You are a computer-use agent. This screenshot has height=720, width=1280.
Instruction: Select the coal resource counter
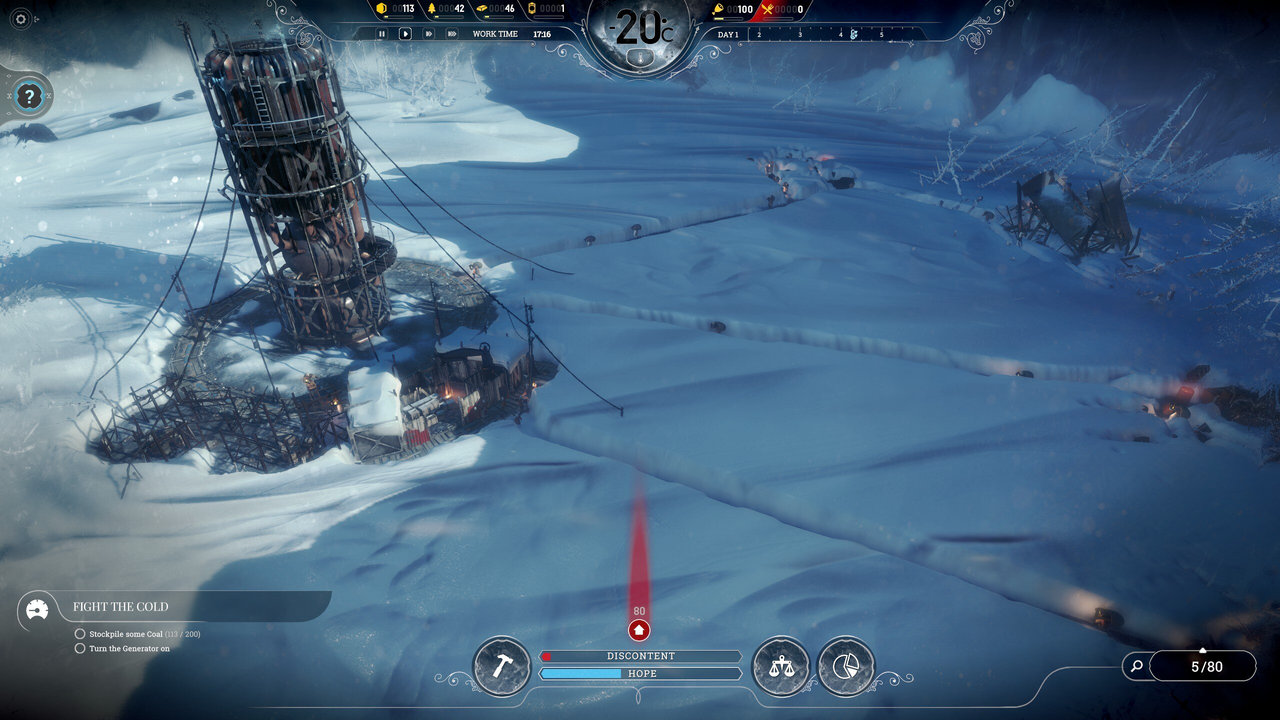(x=396, y=9)
